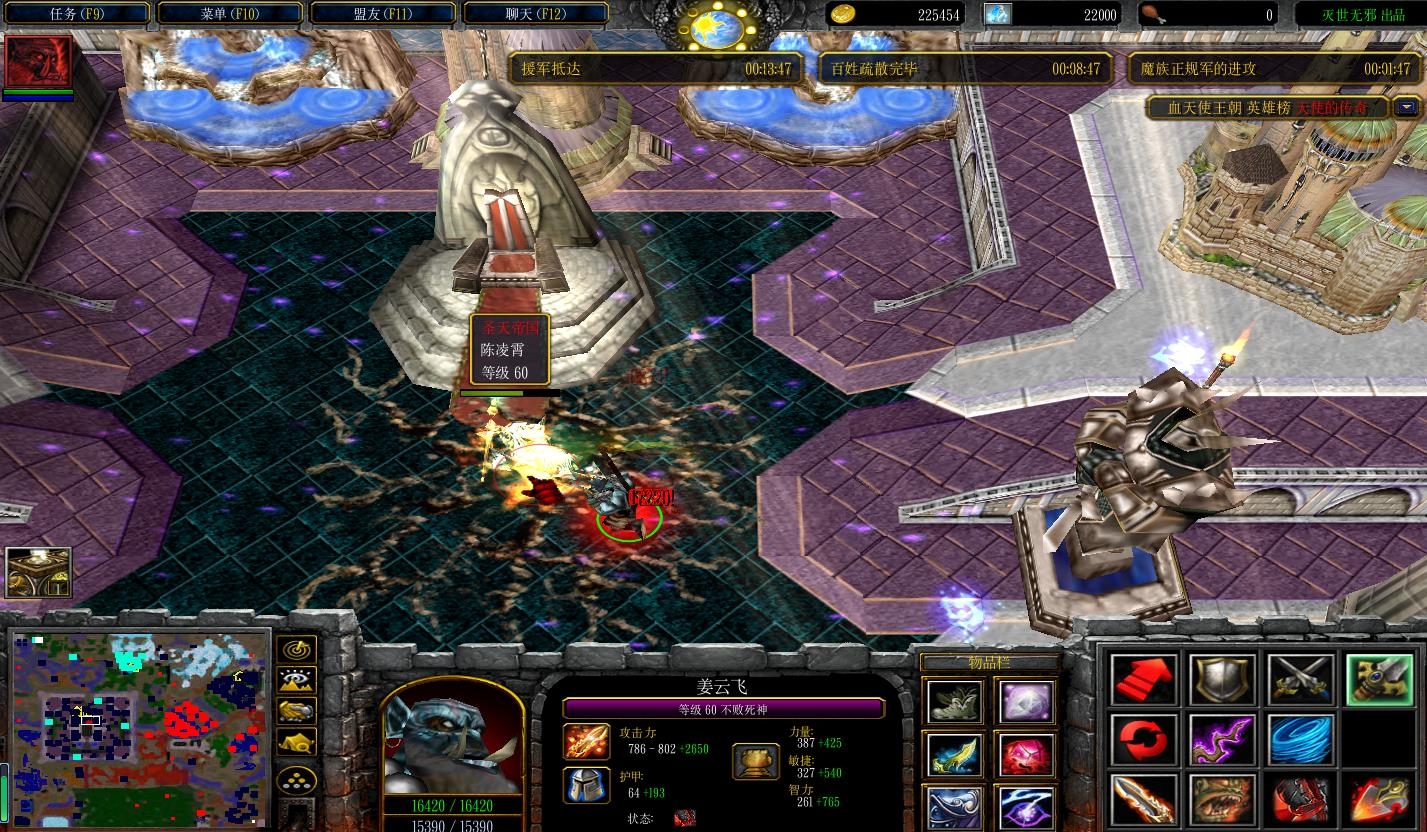Screen dimensions: 1427x832
Task: Click the golden chest icon above the minimap
Action: [38, 572]
